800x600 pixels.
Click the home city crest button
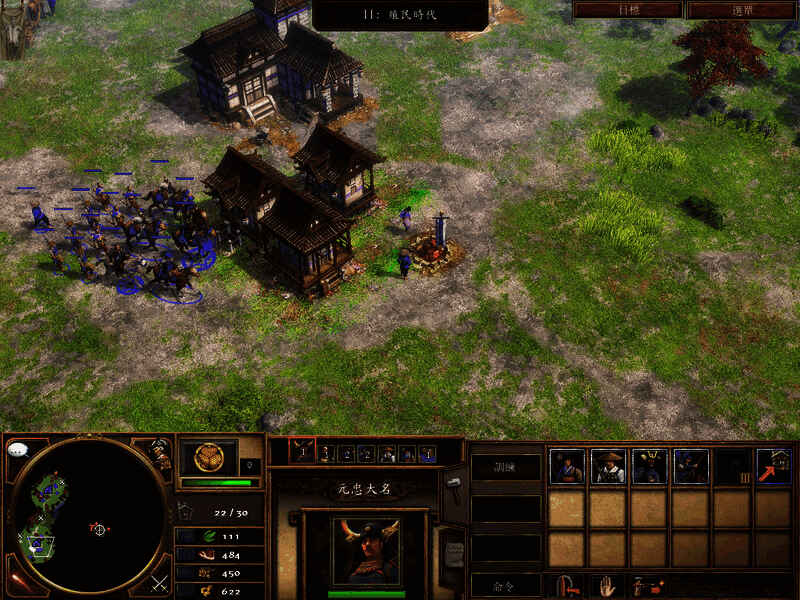pyautogui.click(x=209, y=458)
